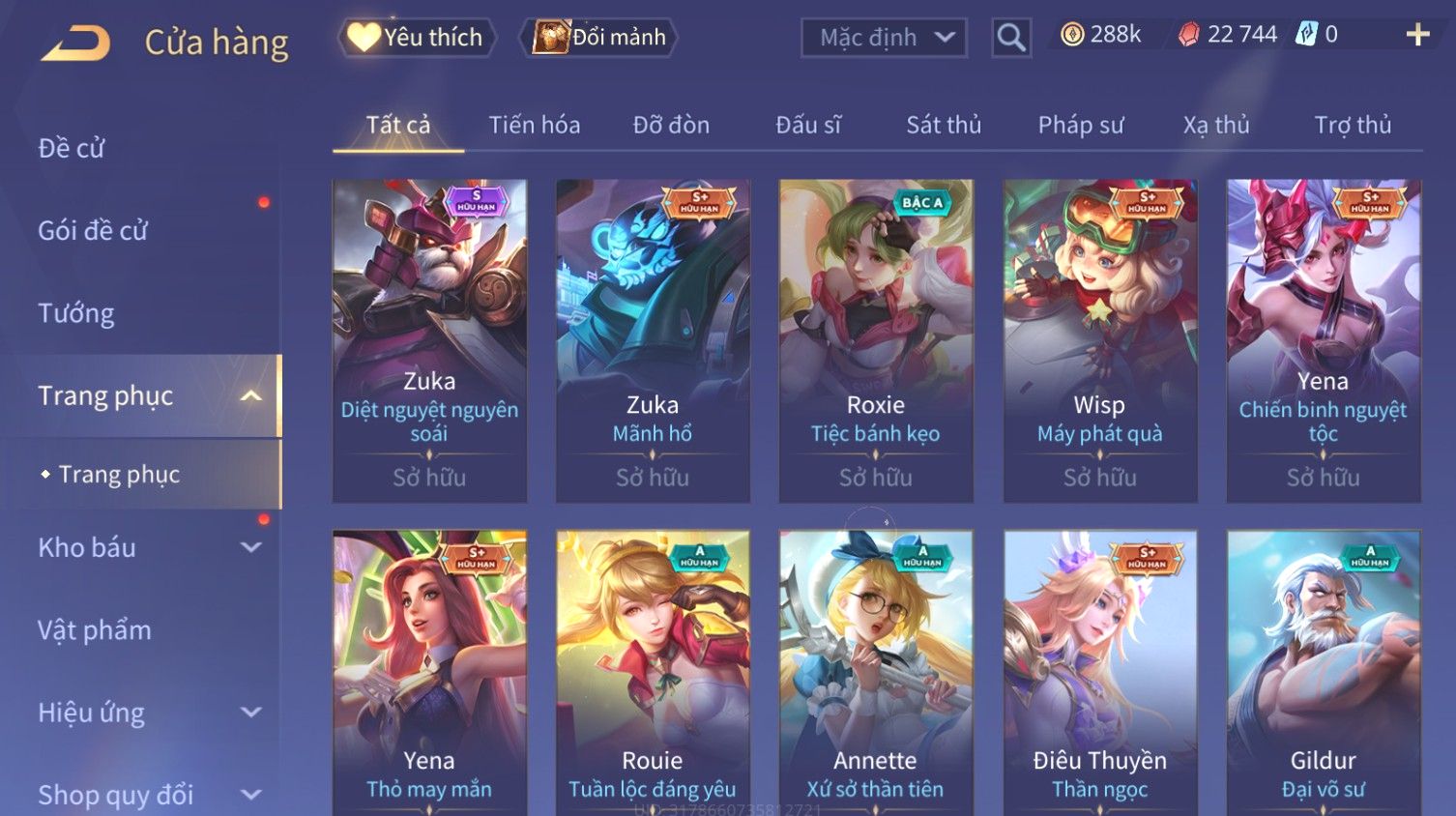Add currency with the plus button
This screenshot has width=1456, height=816.
[1417, 35]
